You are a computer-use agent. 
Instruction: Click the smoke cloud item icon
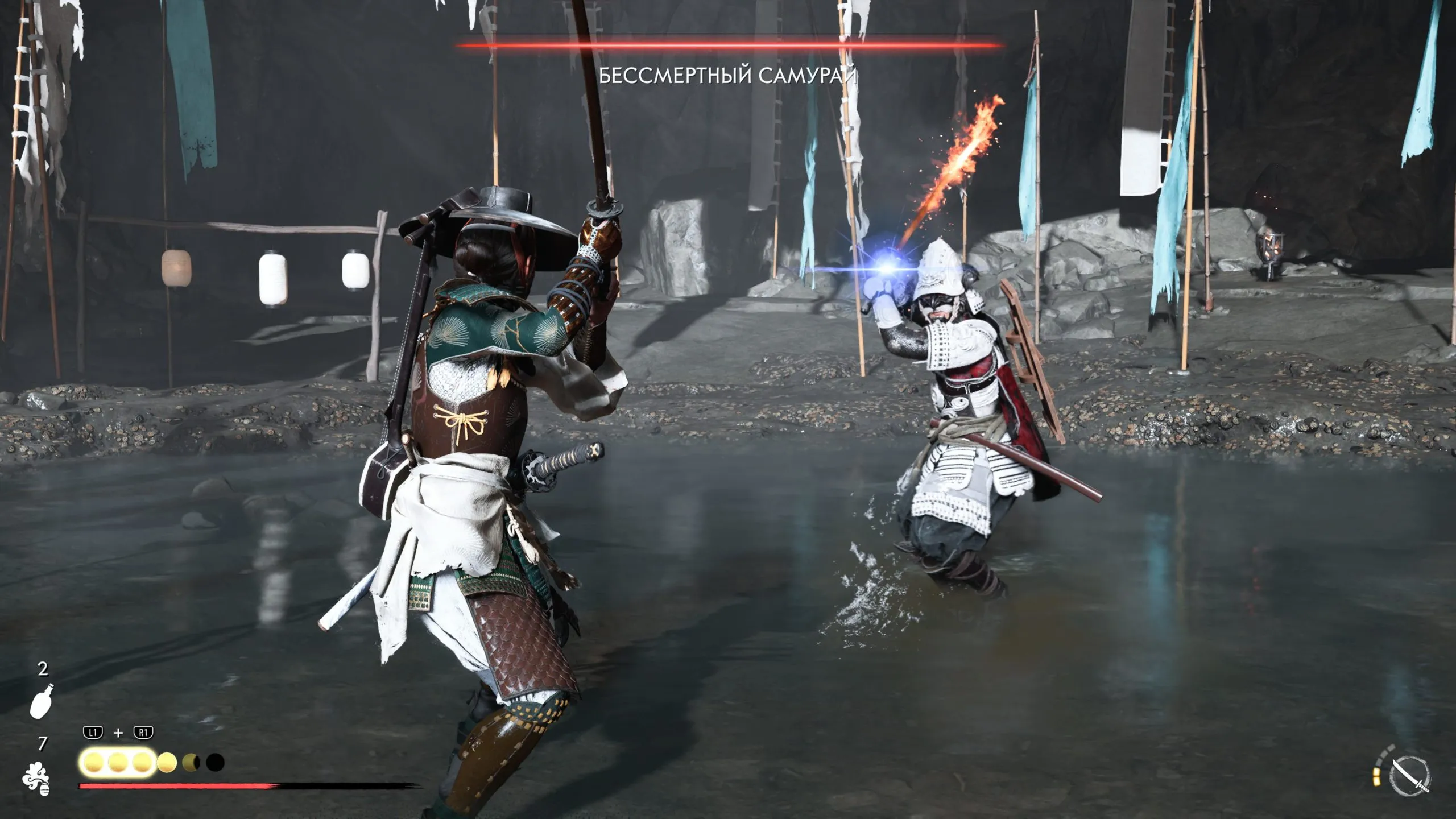[36, 776]
